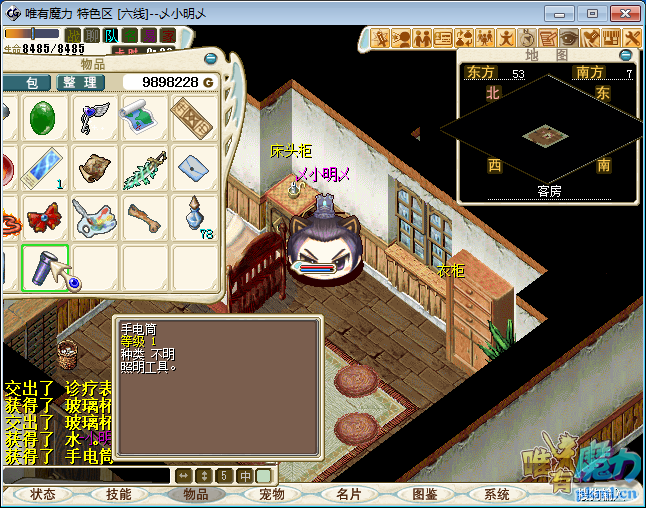Select the blue envelope item
Screen dimensions: 646x508
193,168
